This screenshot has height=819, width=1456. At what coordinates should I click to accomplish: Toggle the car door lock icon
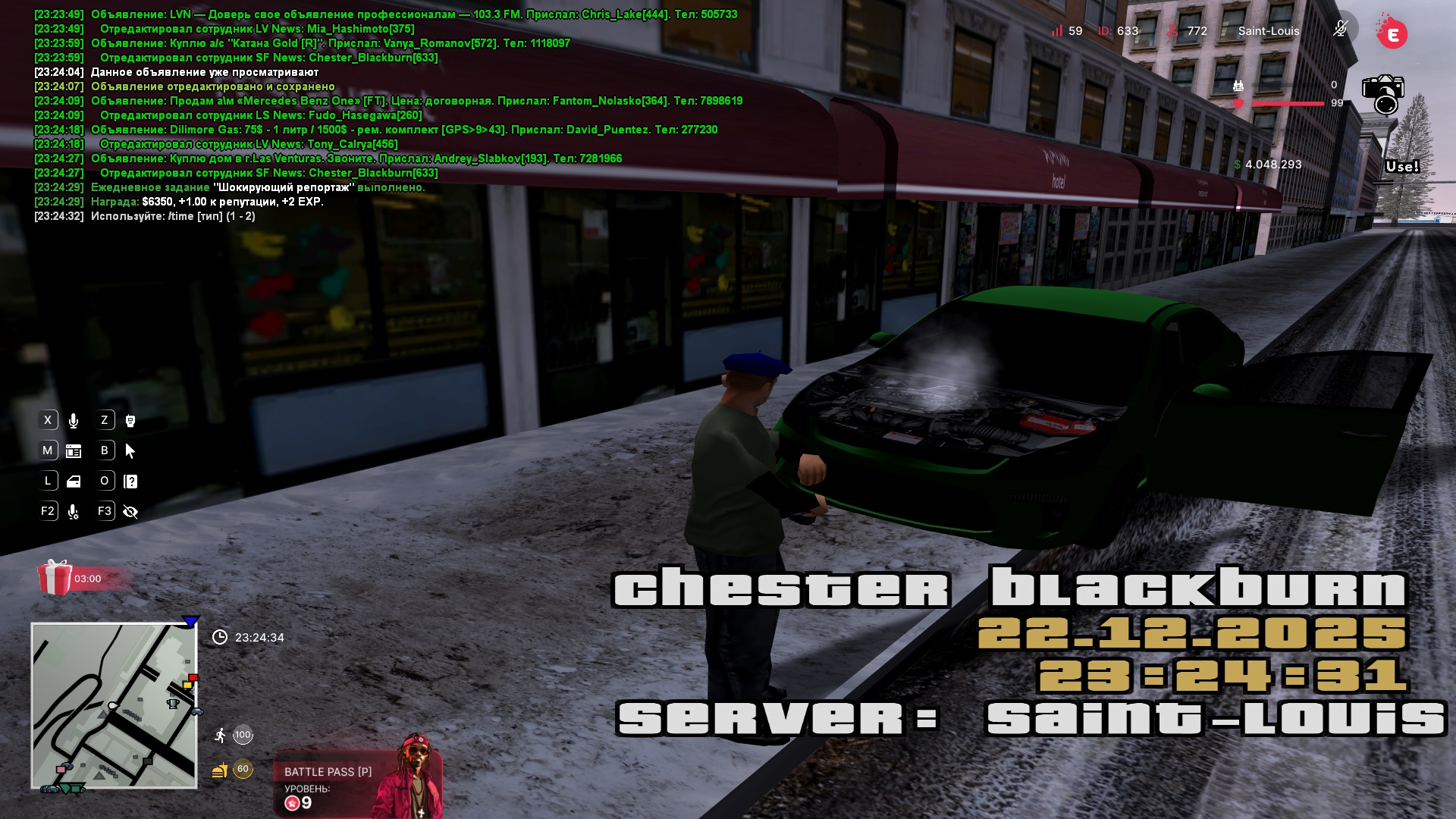[x=74, y=482]
